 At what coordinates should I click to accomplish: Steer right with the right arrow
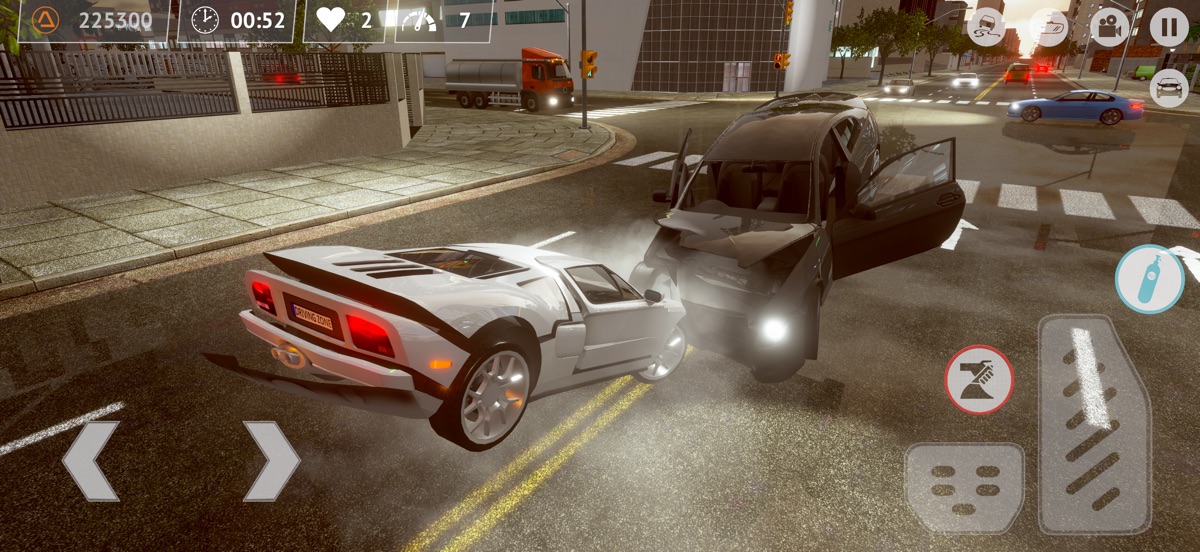(271, 461)
